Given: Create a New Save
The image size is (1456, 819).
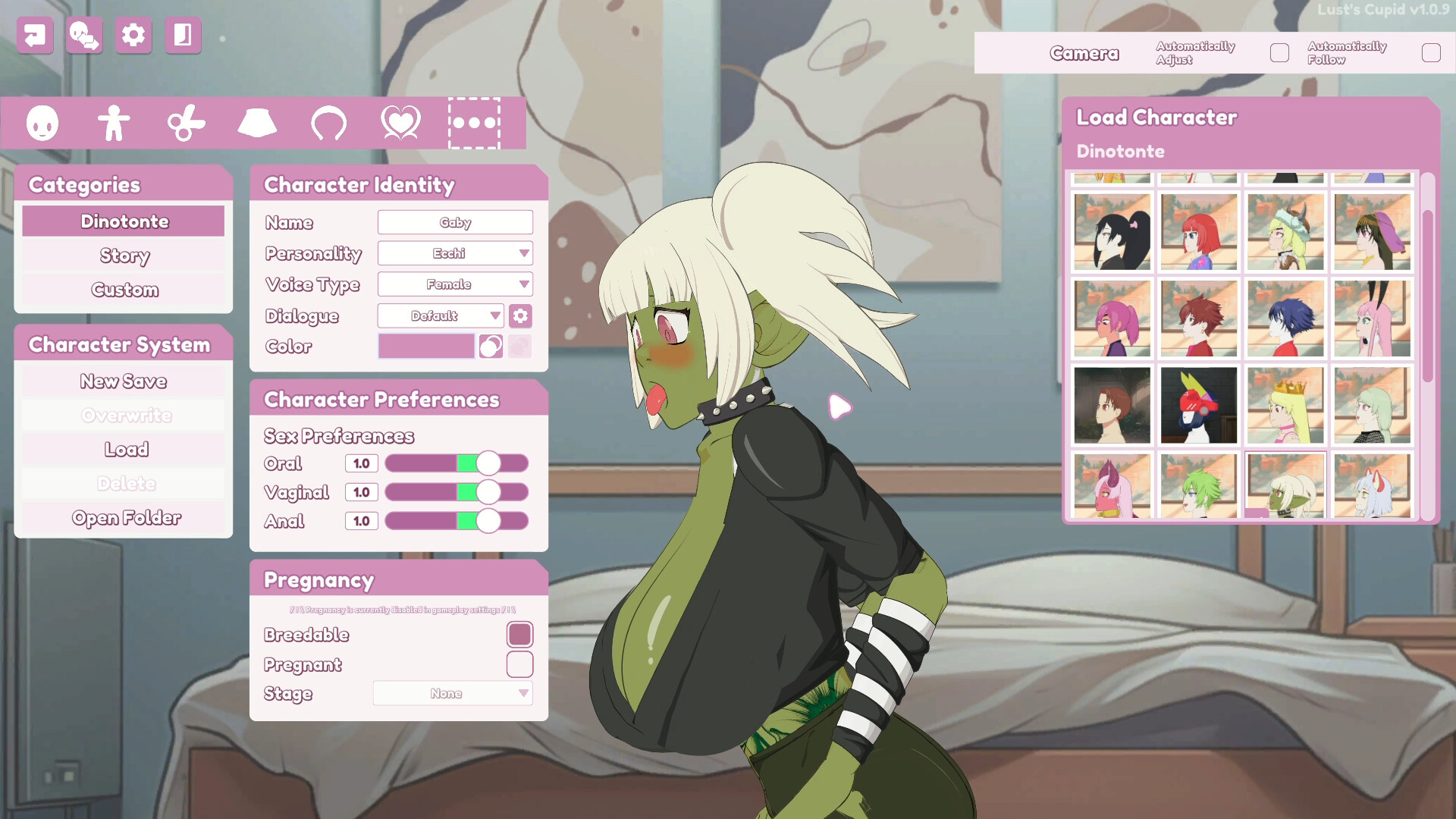Looking at the screenshot, I should click(124, 381).
